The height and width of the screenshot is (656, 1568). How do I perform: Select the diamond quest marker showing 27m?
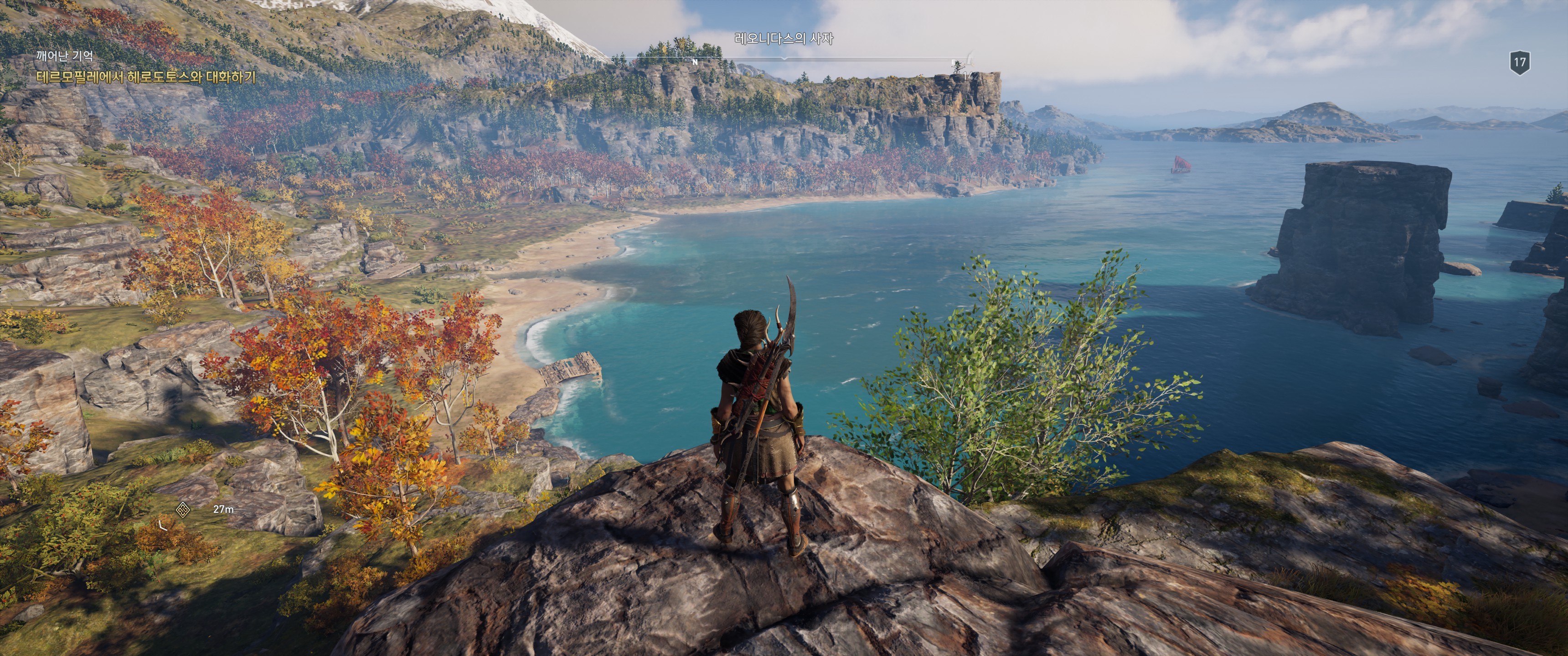pyautogui.click(x=183, y=509)
